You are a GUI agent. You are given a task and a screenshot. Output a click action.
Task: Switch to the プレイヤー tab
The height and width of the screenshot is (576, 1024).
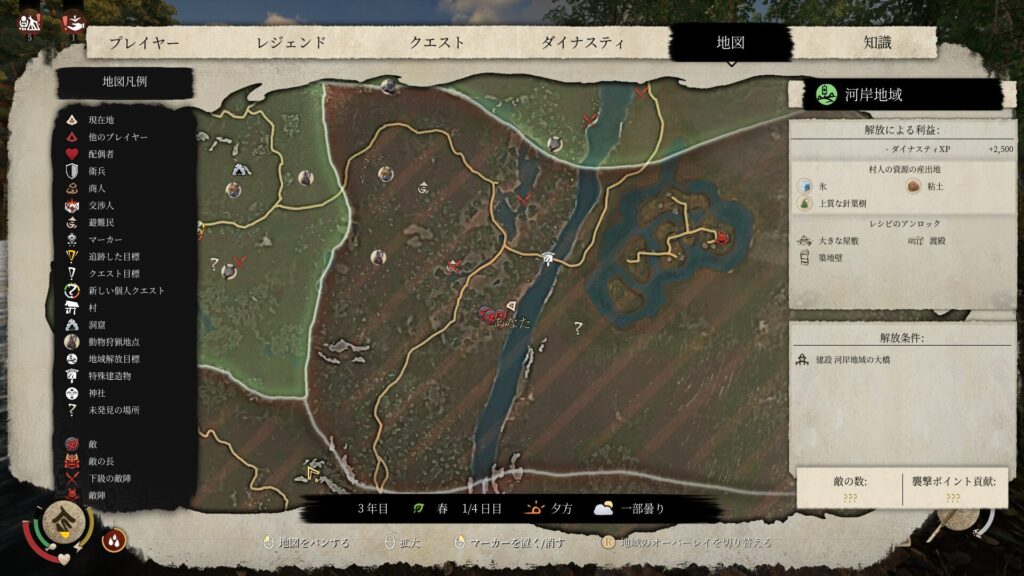tap(144, 43)
